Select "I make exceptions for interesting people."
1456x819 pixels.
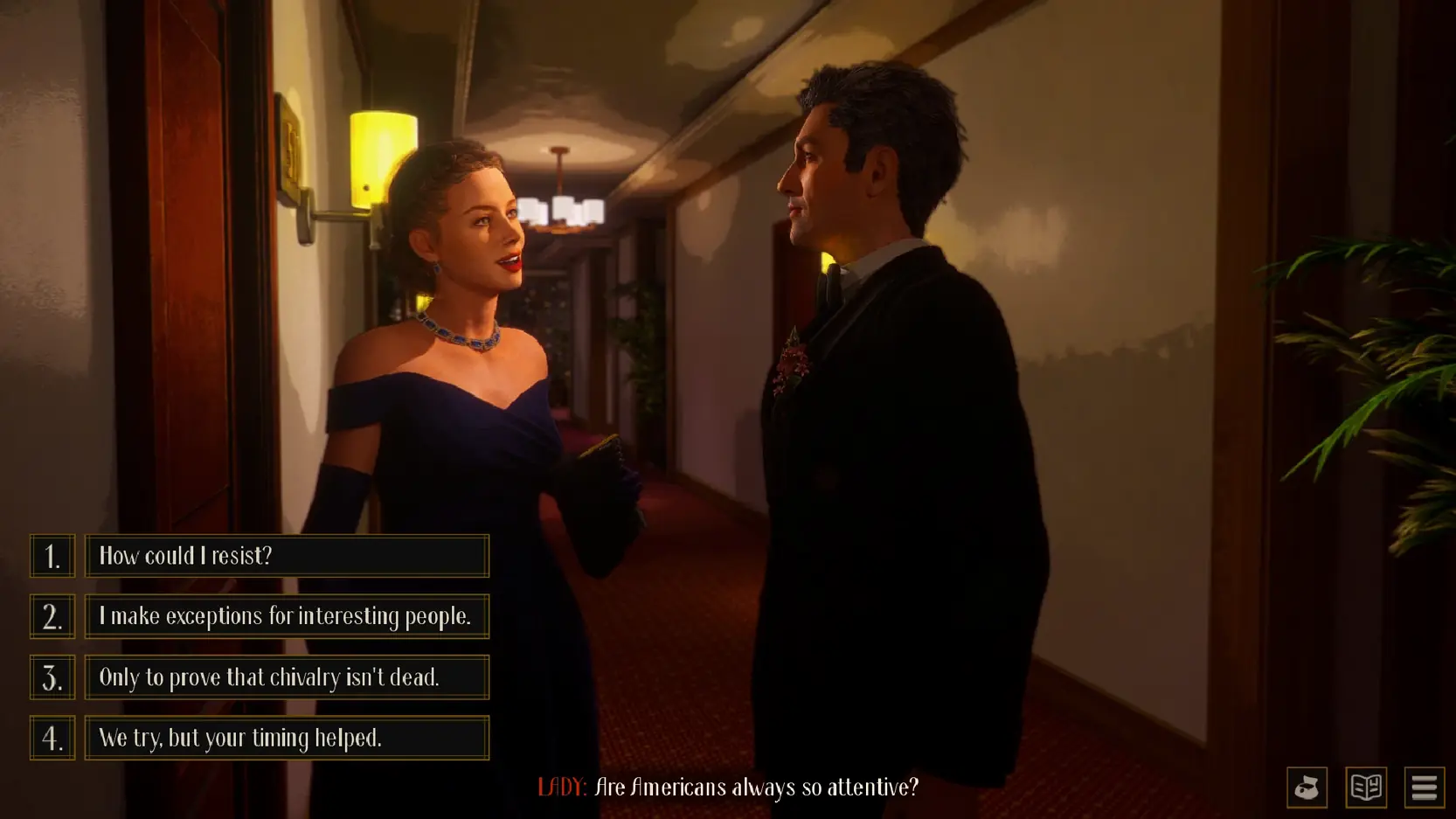coord(287,616)
